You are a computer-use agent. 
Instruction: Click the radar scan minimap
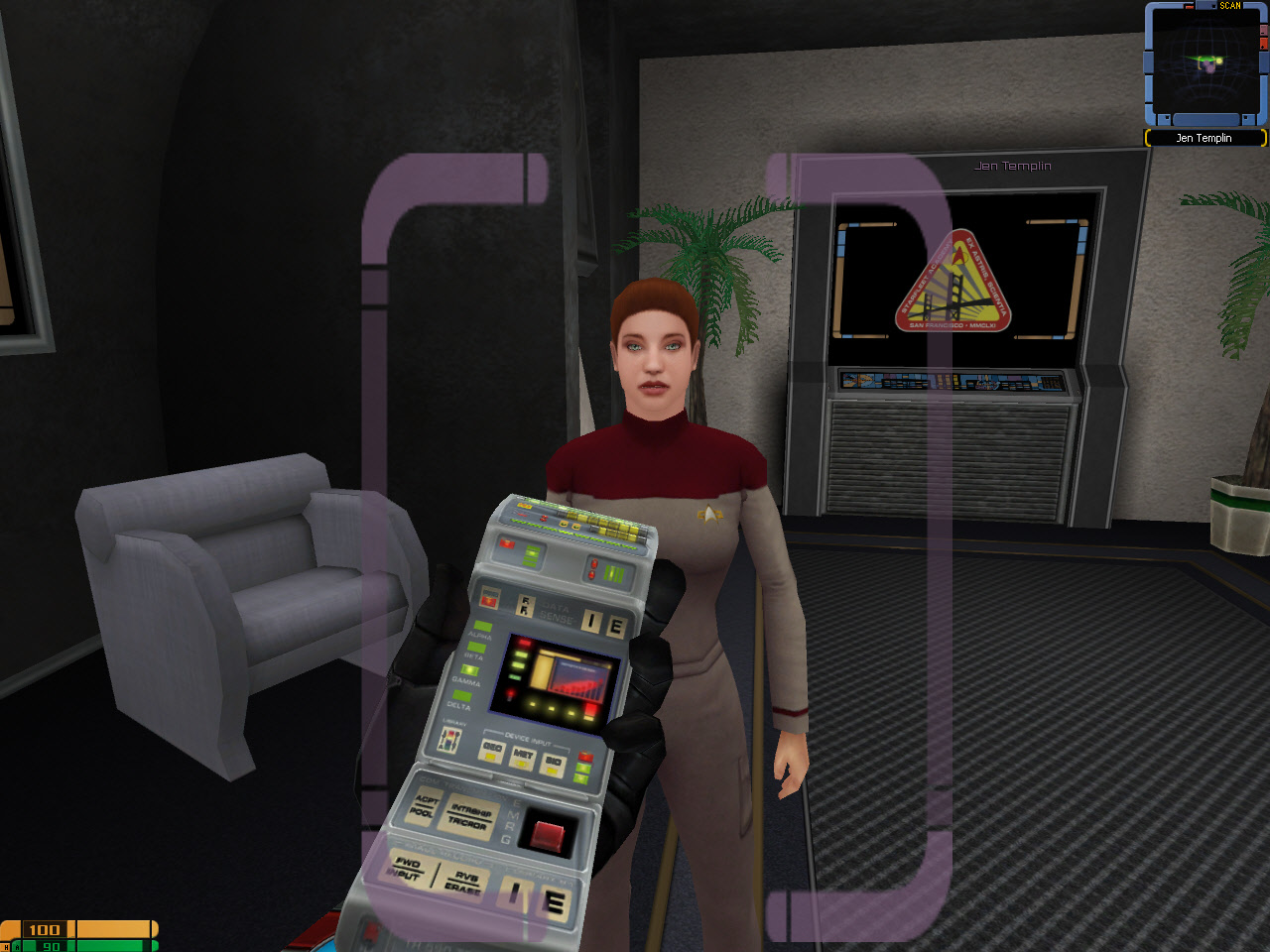pyautogui.click(x=1205, y=65)
